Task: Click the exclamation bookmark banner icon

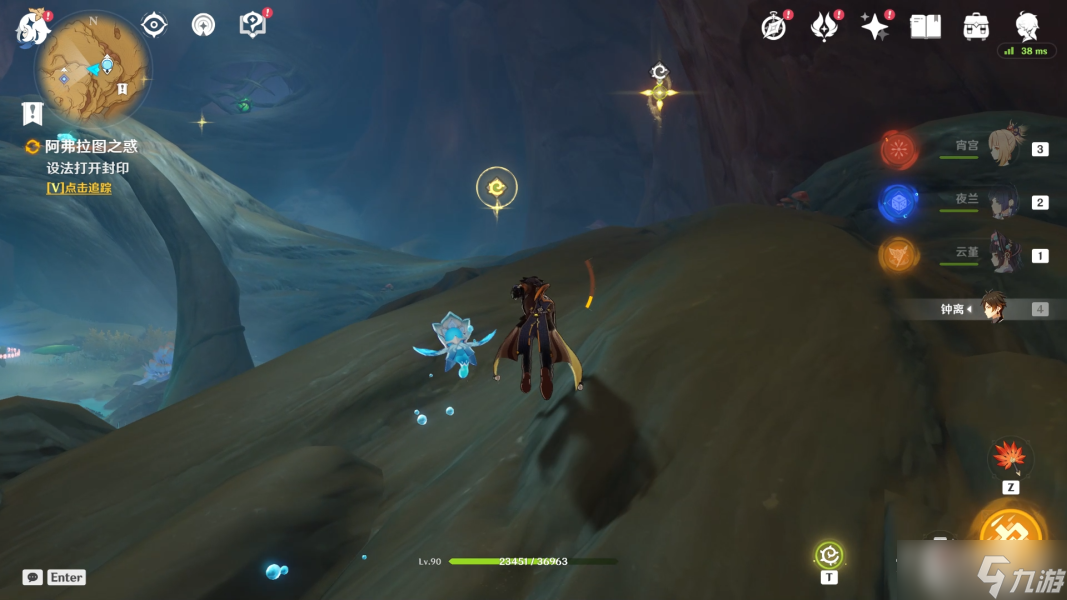Action: 33,113
